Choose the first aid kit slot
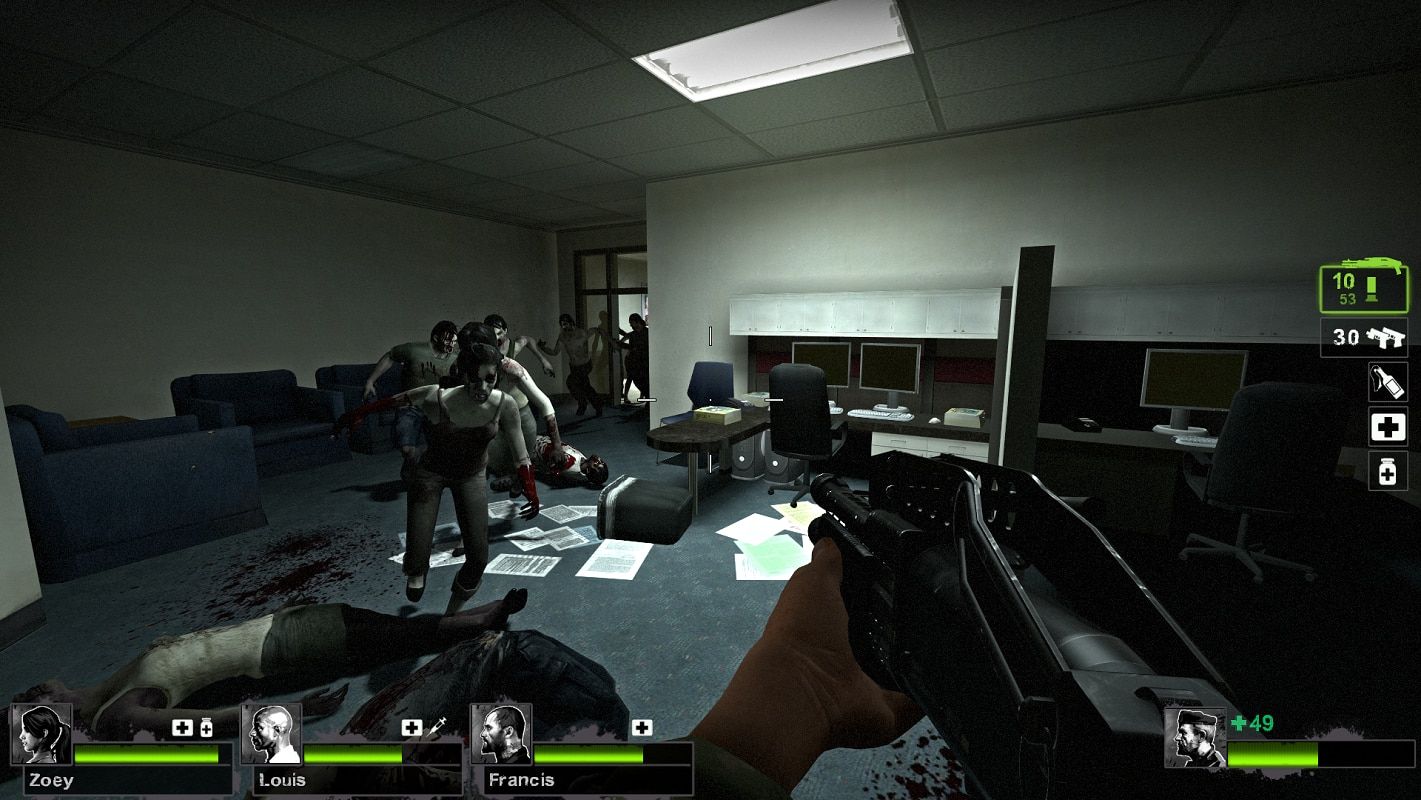The width and height of the screenshot is (1421, 800). 1387,427
